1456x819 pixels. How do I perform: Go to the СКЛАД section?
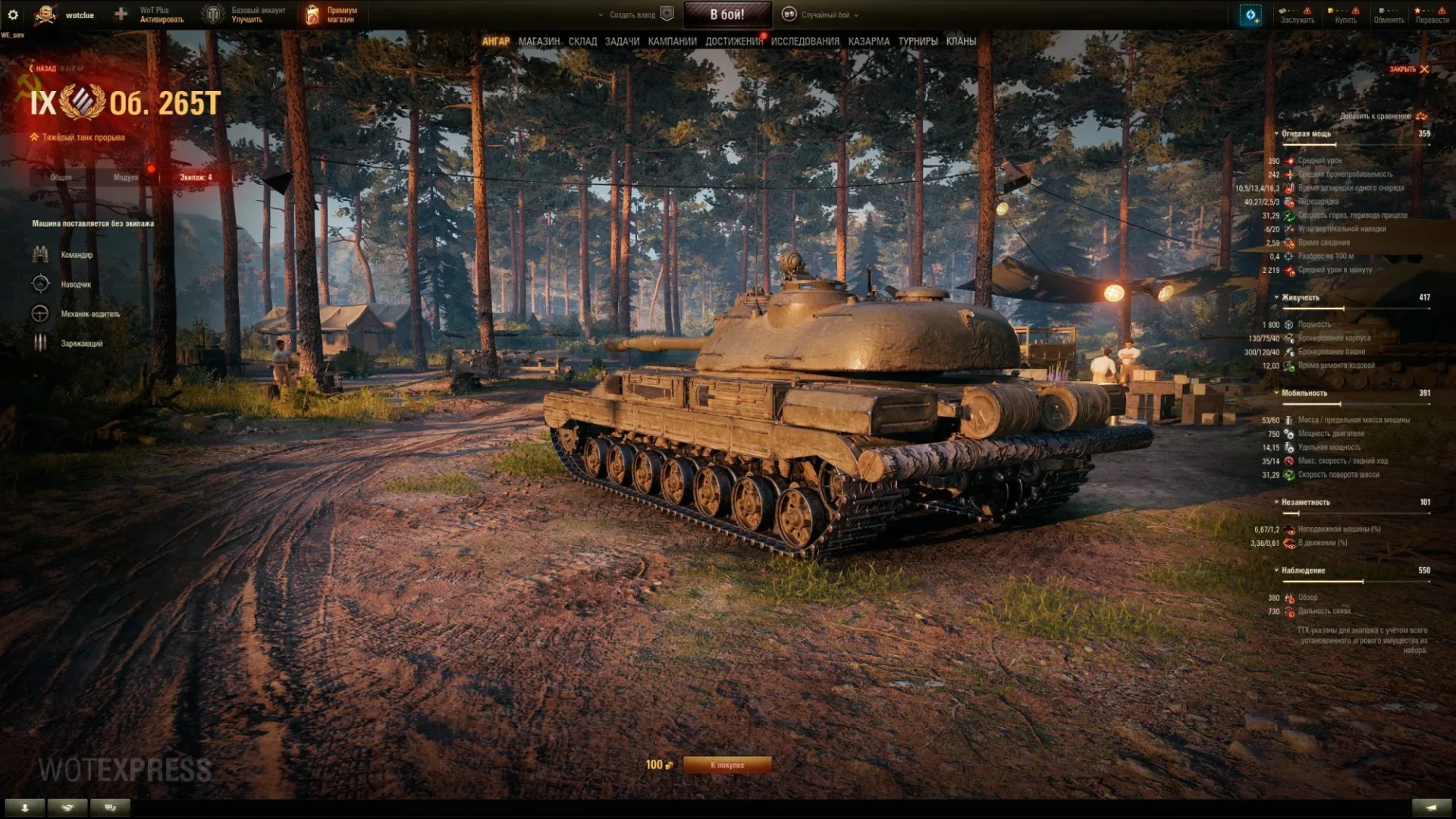[x=582, y=42]
